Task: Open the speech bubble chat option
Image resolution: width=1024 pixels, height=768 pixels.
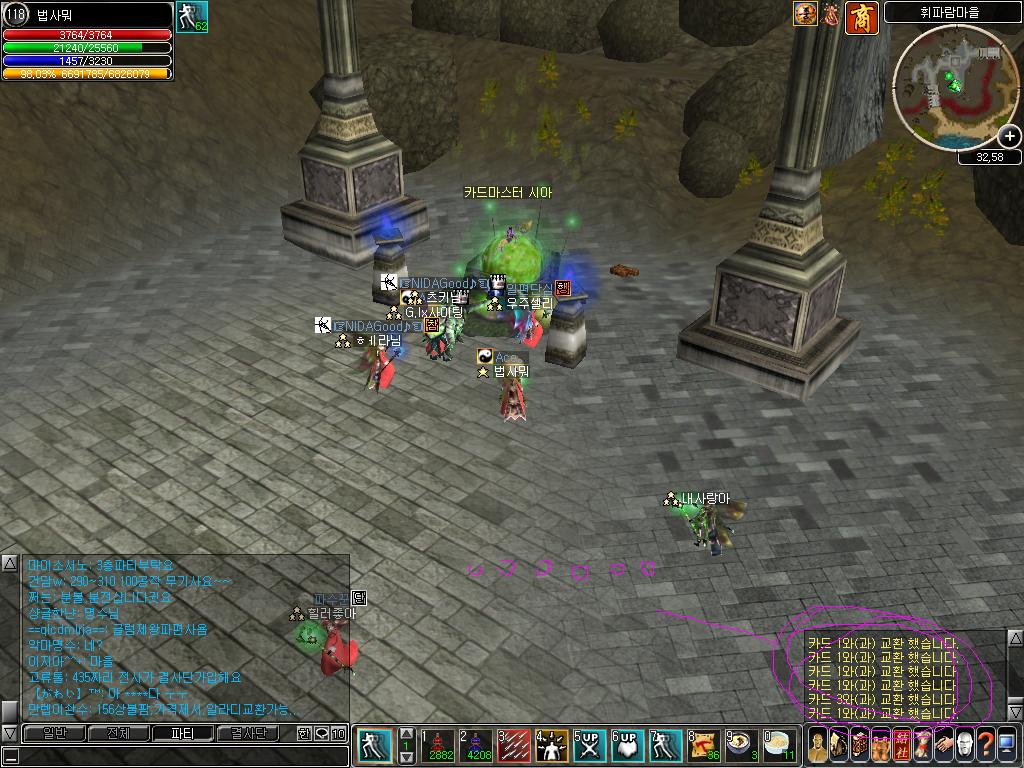Action: (x=322, y=734)
